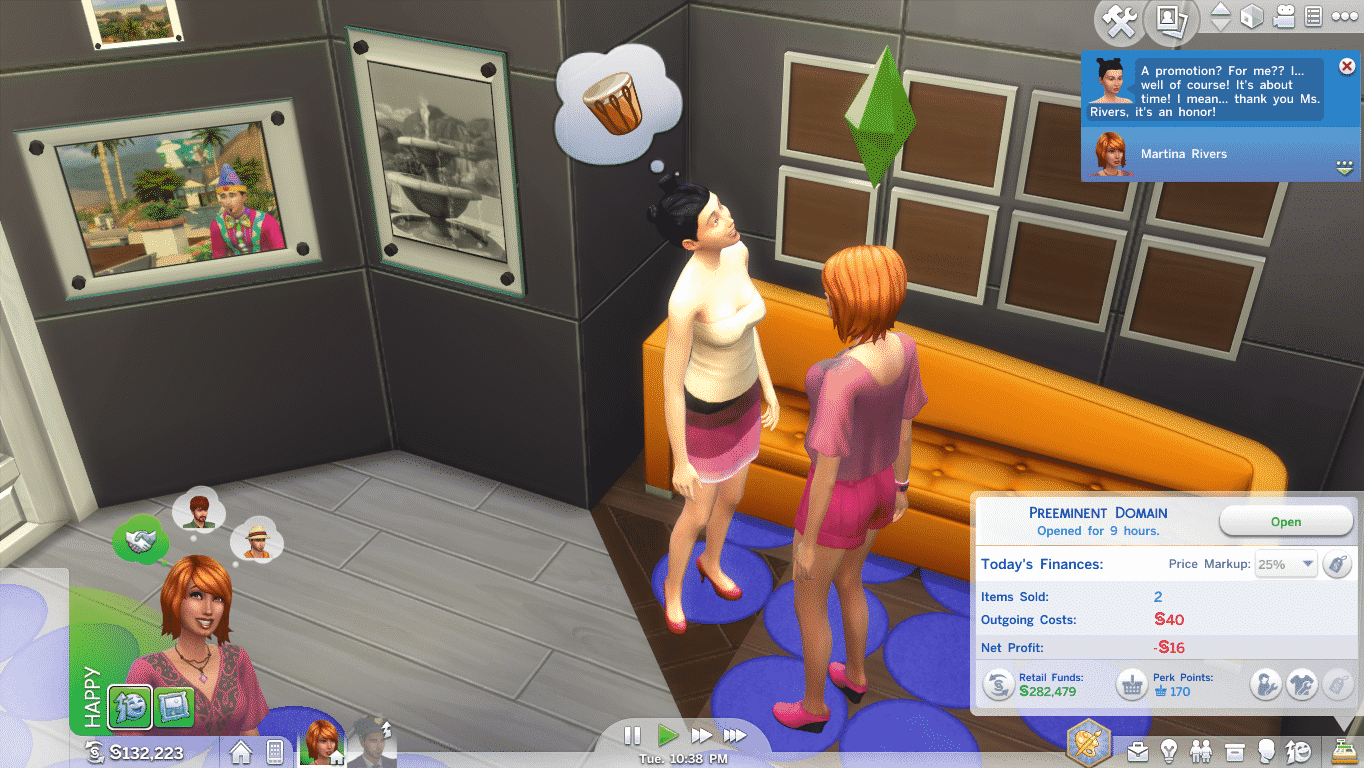Pause the game
Image resolution: width=1364 pixels, height=768 pixels.
(632, 736)
